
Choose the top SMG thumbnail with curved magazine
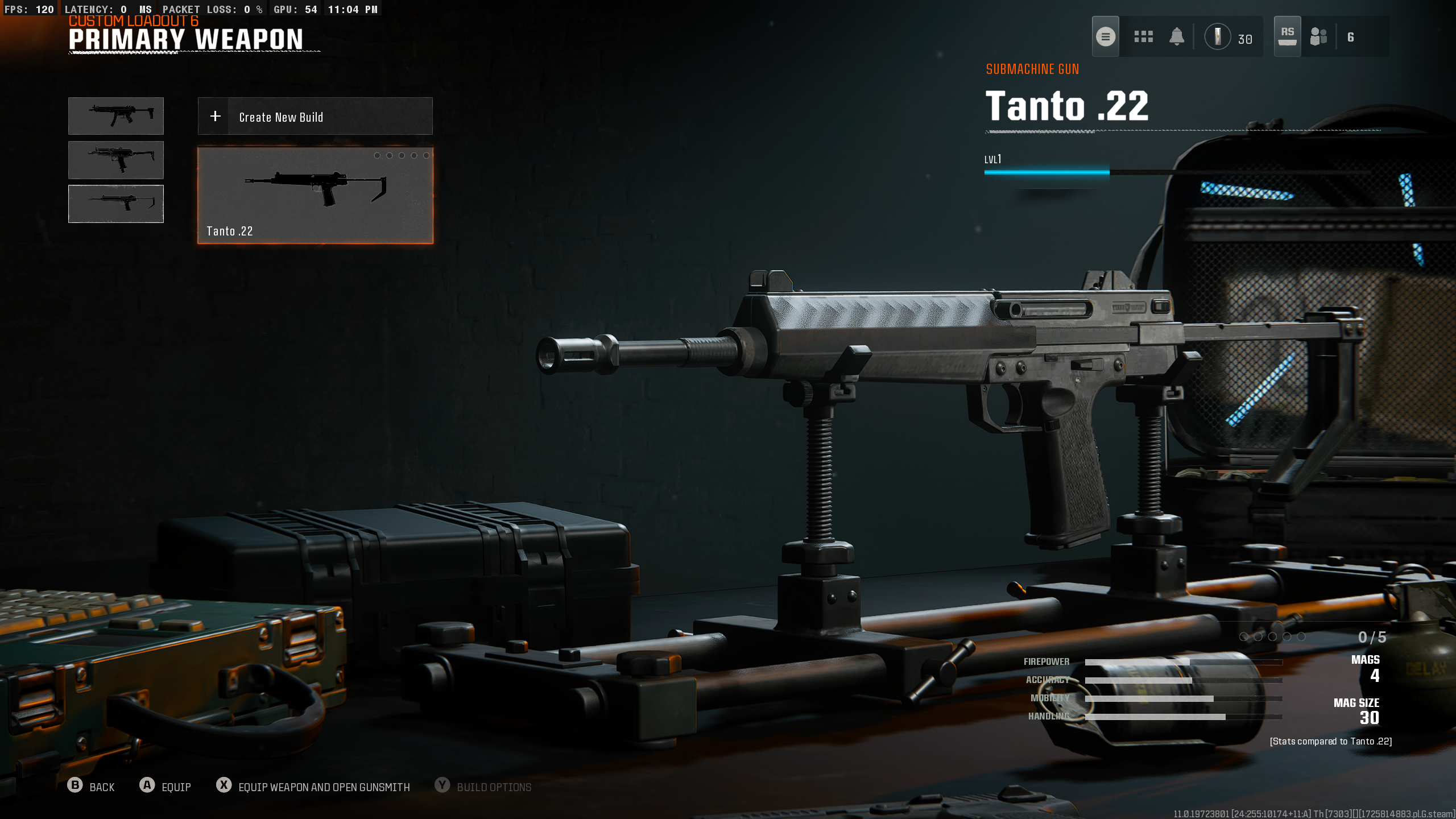pyautogui.click(x=116, y=116)
